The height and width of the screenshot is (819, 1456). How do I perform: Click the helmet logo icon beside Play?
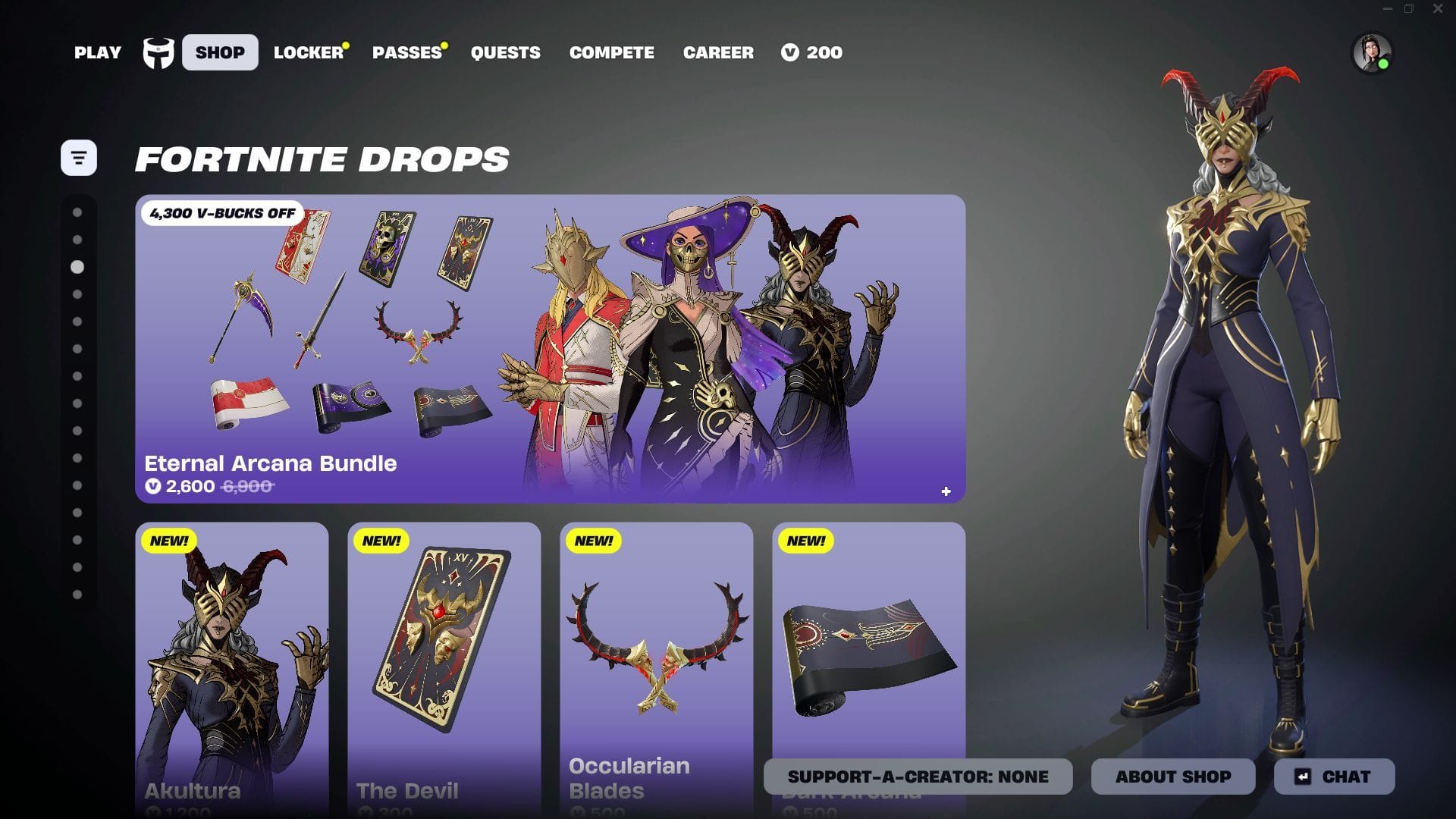click(158, 53)
